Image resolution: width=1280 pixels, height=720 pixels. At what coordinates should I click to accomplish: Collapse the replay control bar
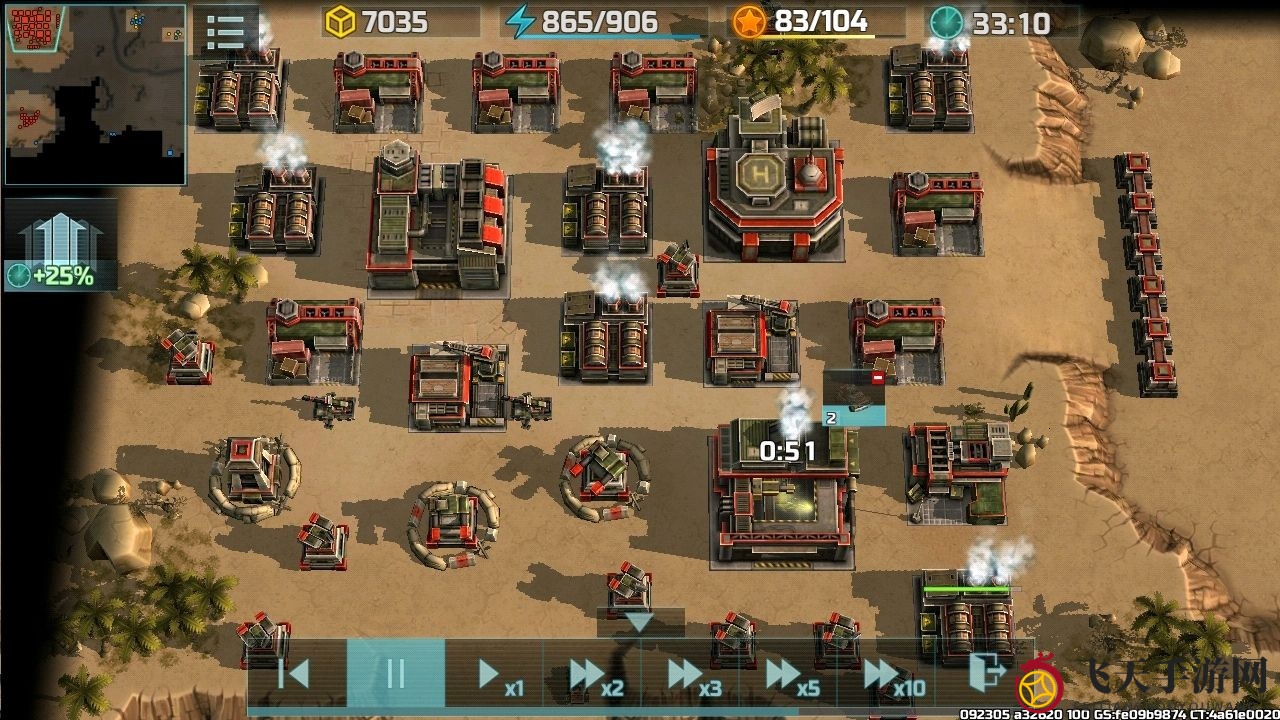point(639,622)
